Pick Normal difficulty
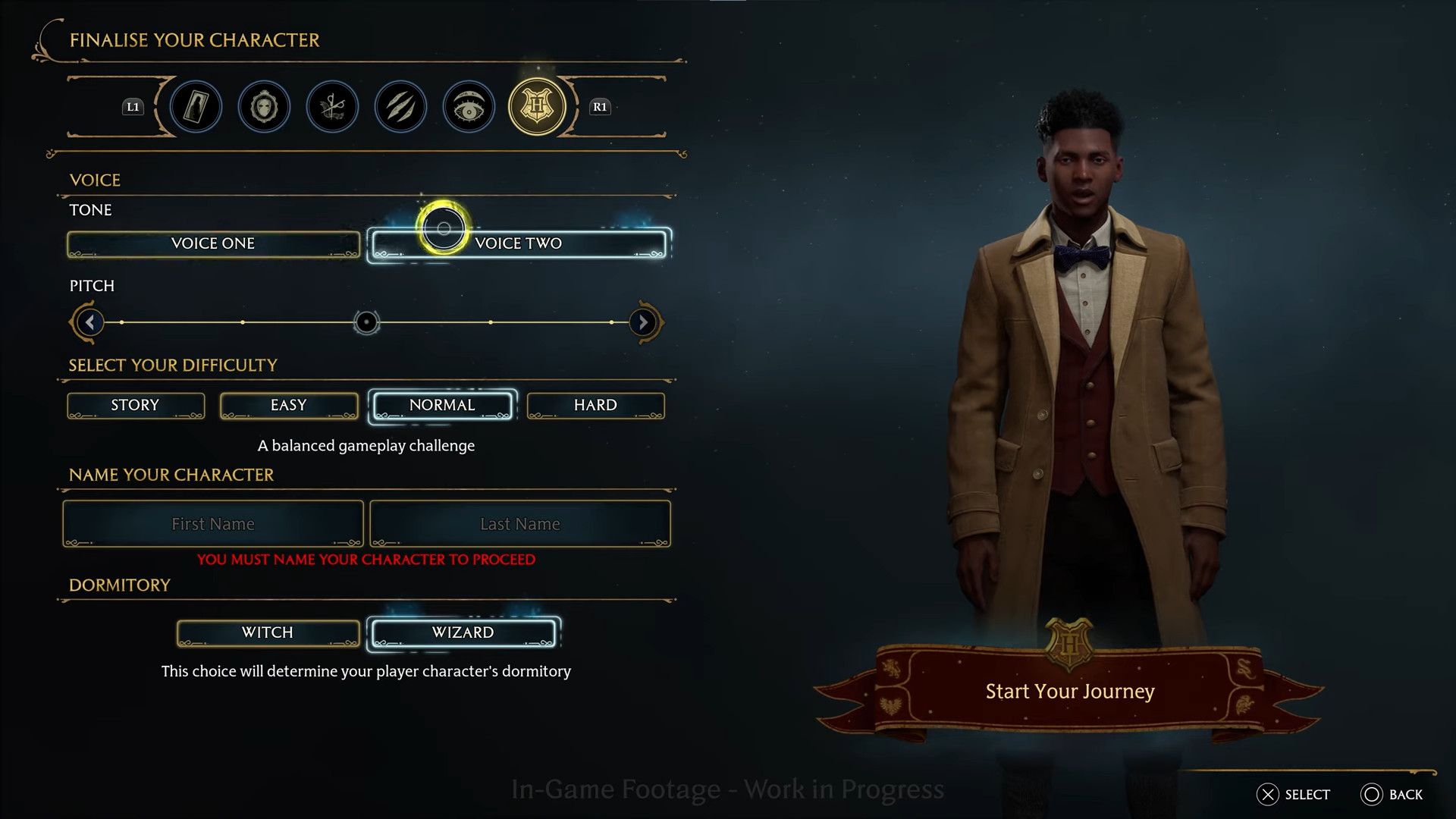Image resolution: width=1456 pixels, height=819 pixels. point(443,406)
